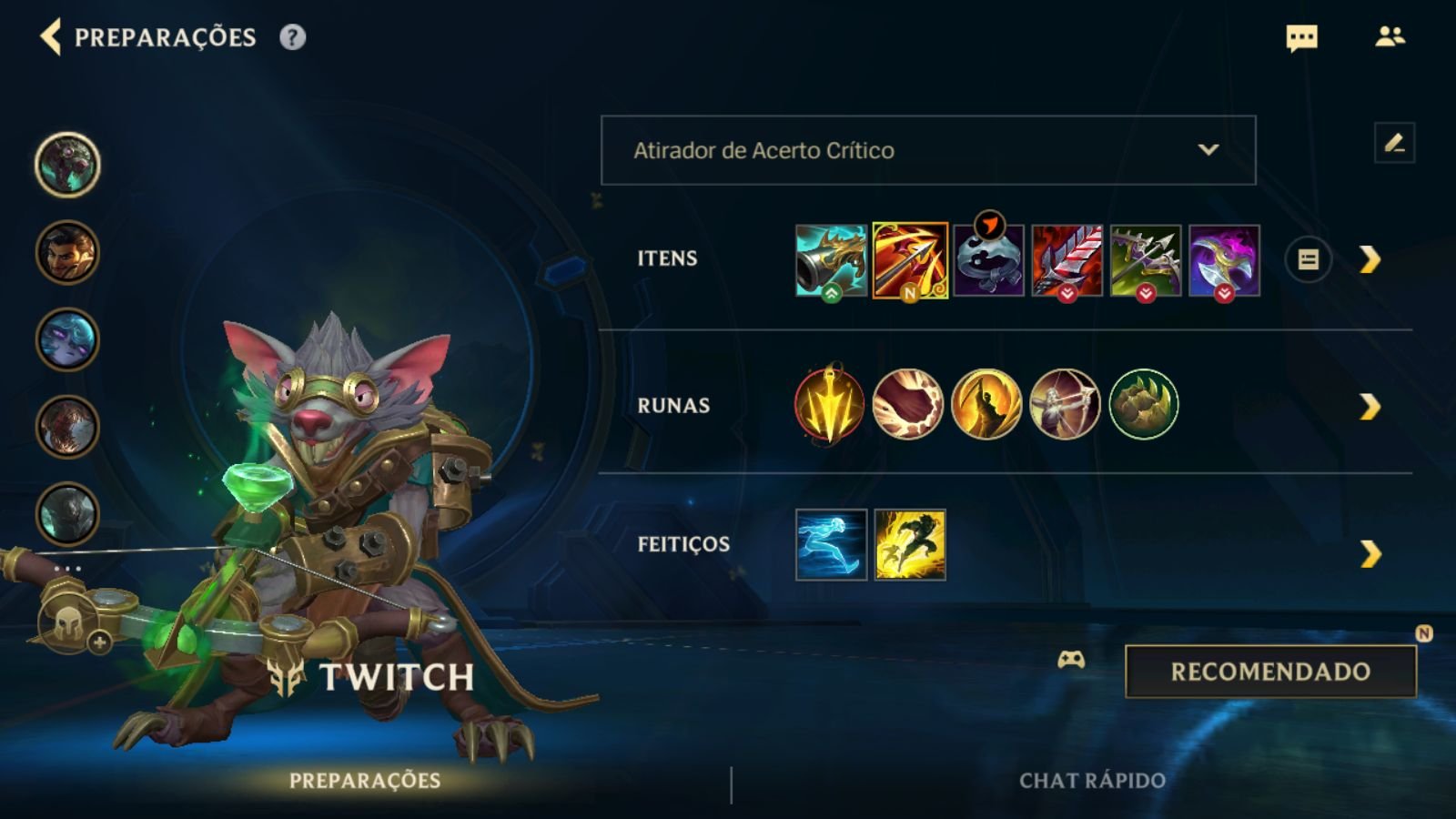This screenshot has height=819, width=1456.
Task: Open the green paw rune icon
Action: (1143, 406)
